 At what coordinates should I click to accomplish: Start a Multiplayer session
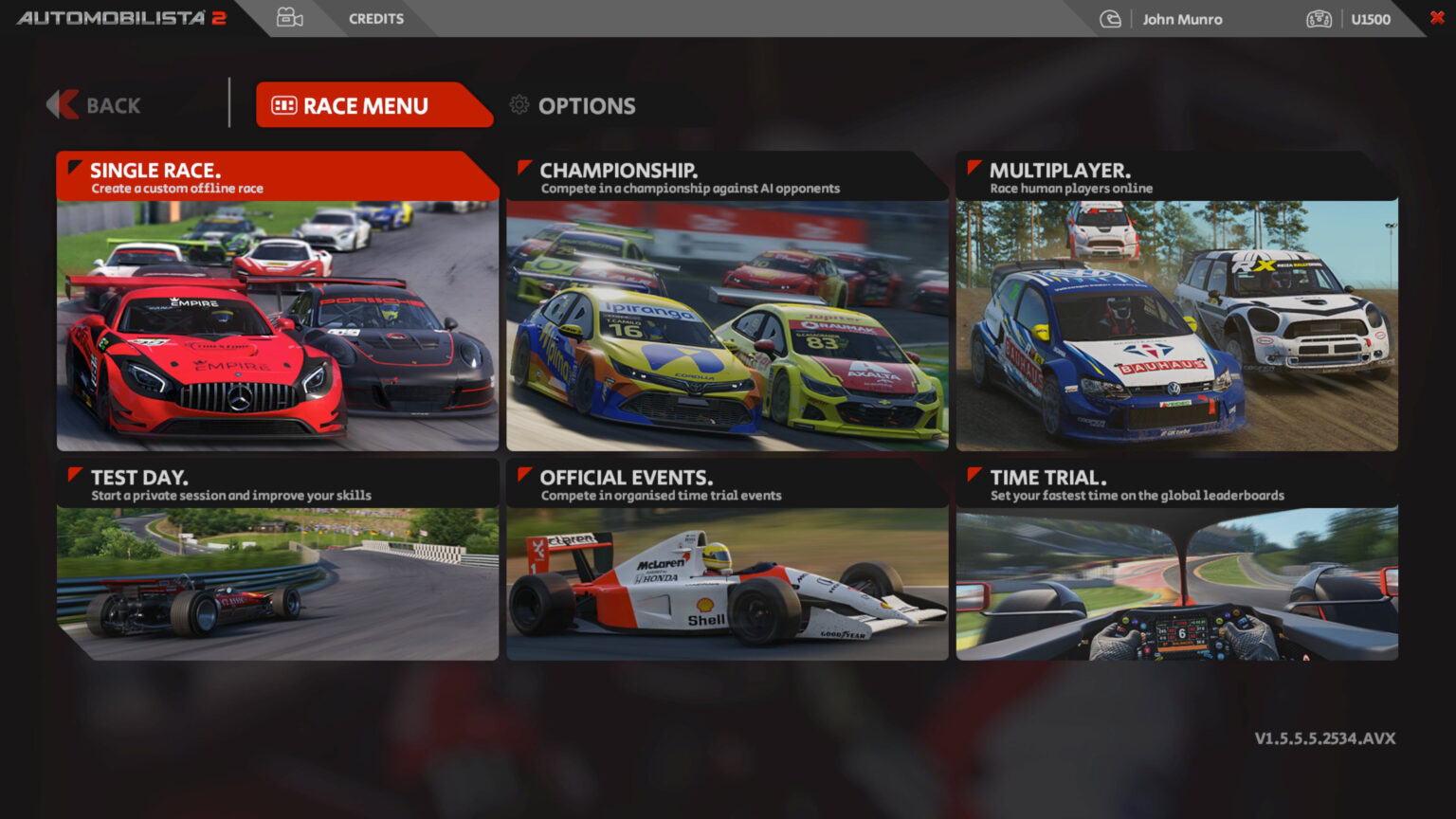tap(1175, 303)
